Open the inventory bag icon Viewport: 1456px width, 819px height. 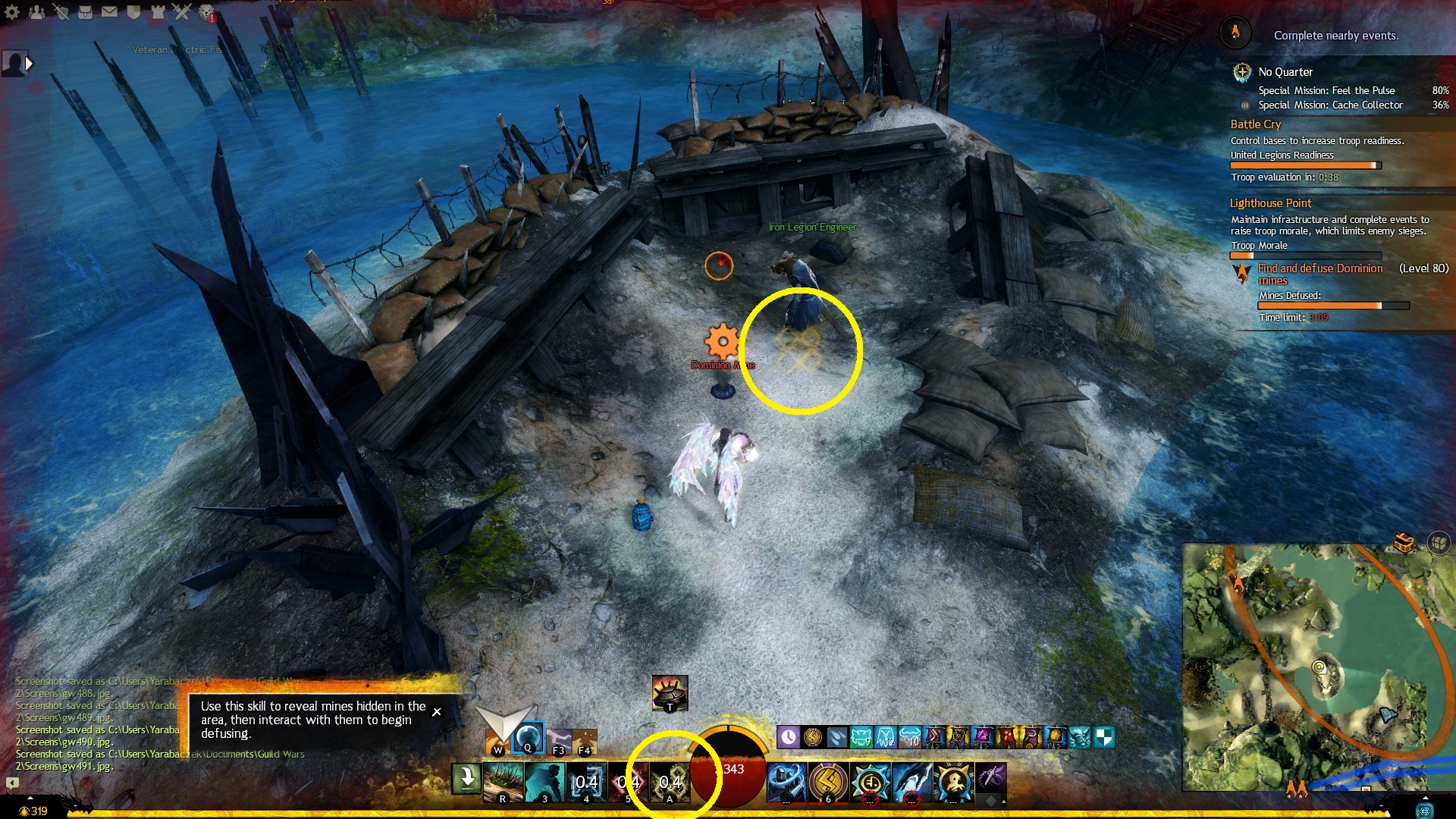tap(85, 11)
